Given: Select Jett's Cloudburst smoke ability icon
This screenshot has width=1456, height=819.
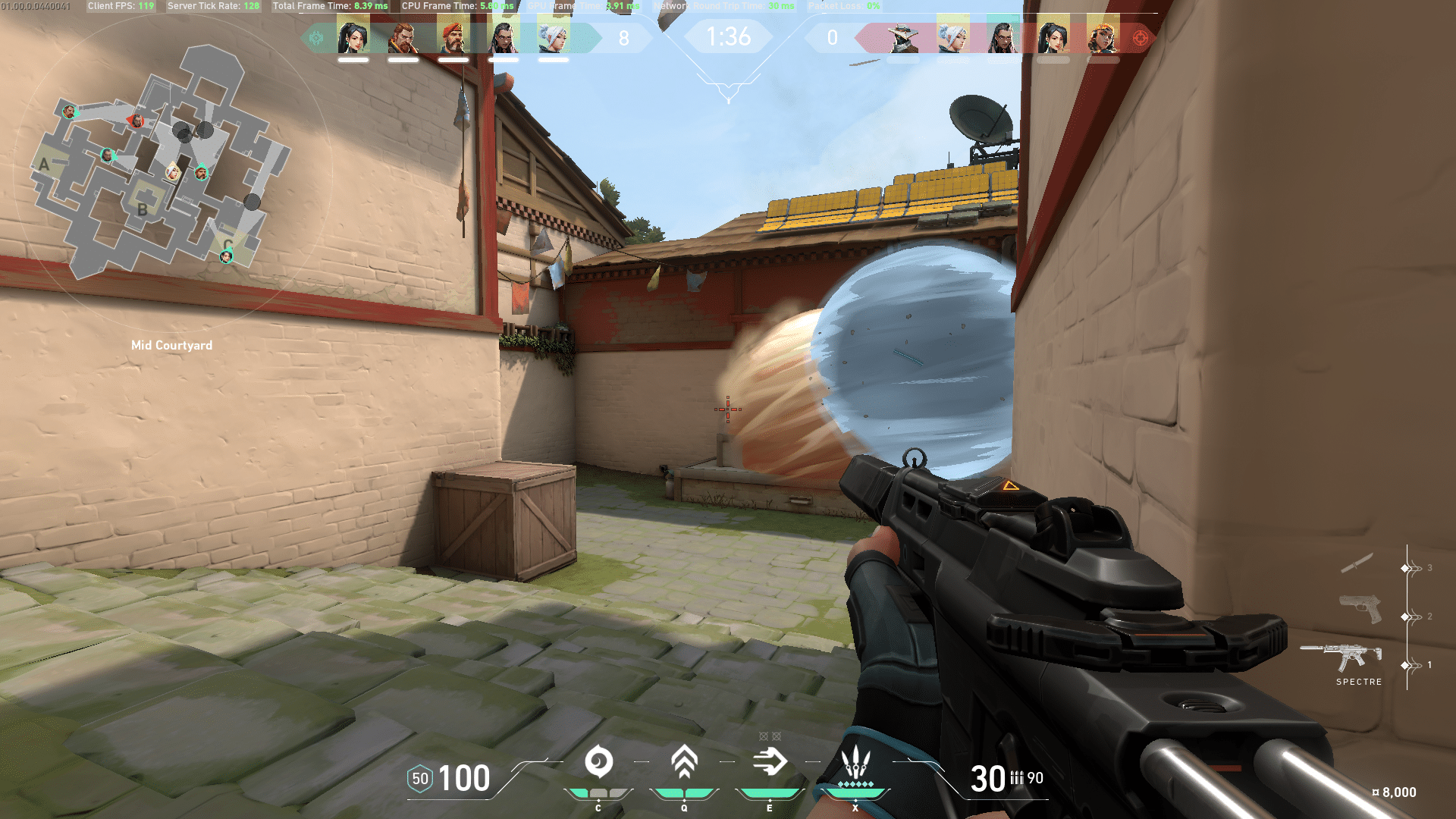Looking at the screenshot, I should [599, 762].
